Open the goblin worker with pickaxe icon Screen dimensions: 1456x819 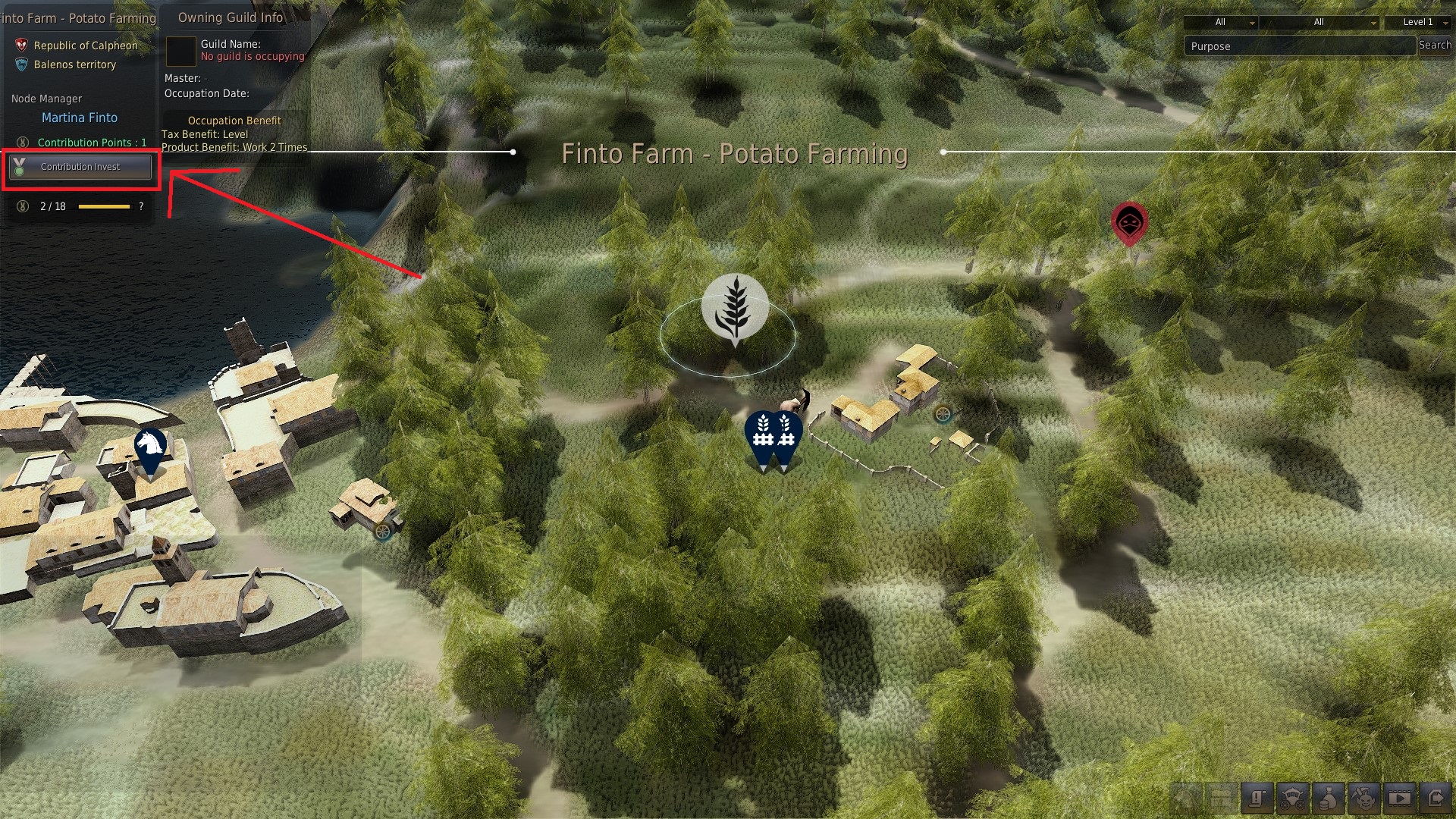[x=1363, y=798]
